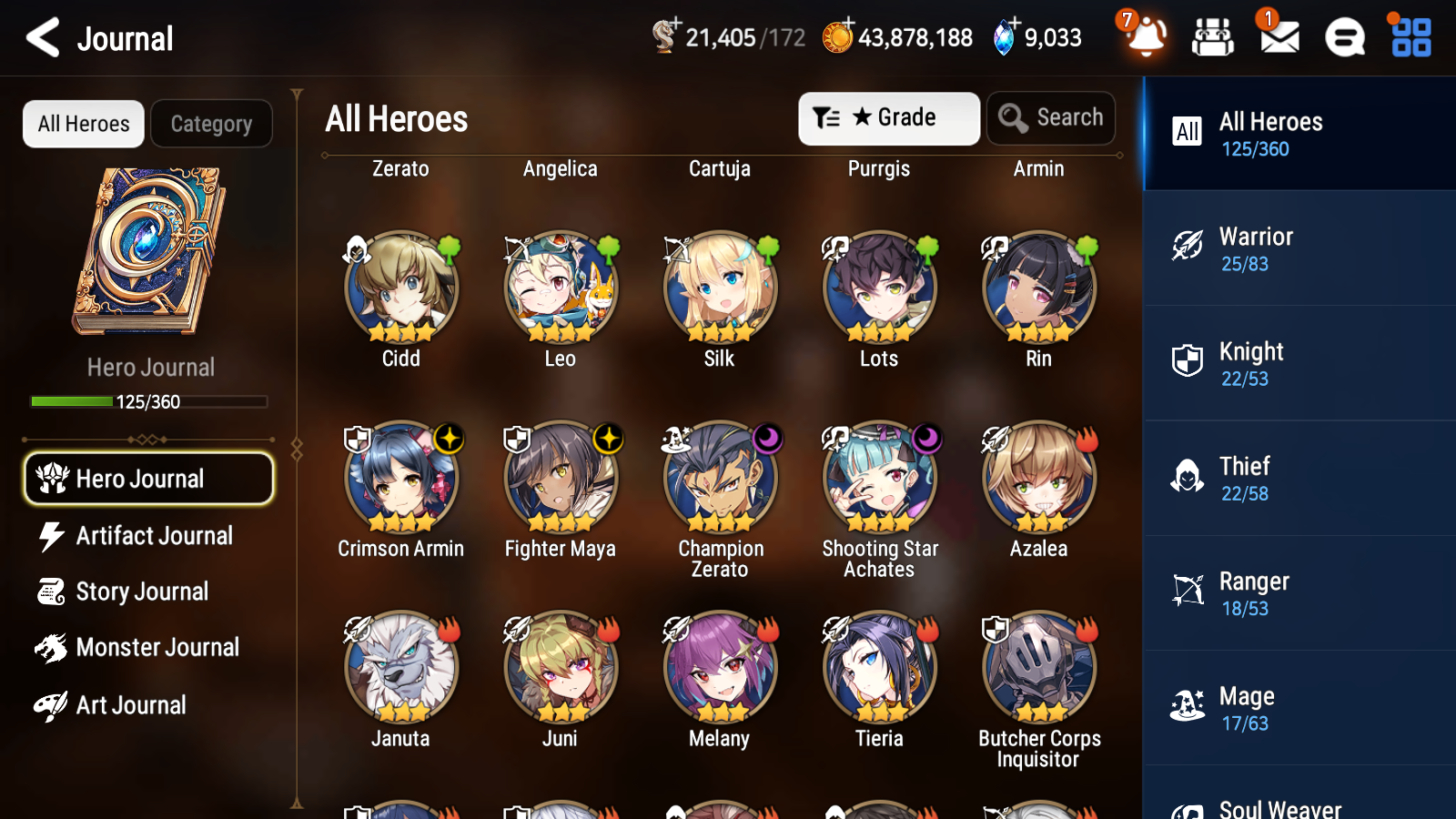Image resolution: width=1456 pixels, height=819 pixels.
Task: Open the chat icon in the top bar
Action: (1343, 38)
